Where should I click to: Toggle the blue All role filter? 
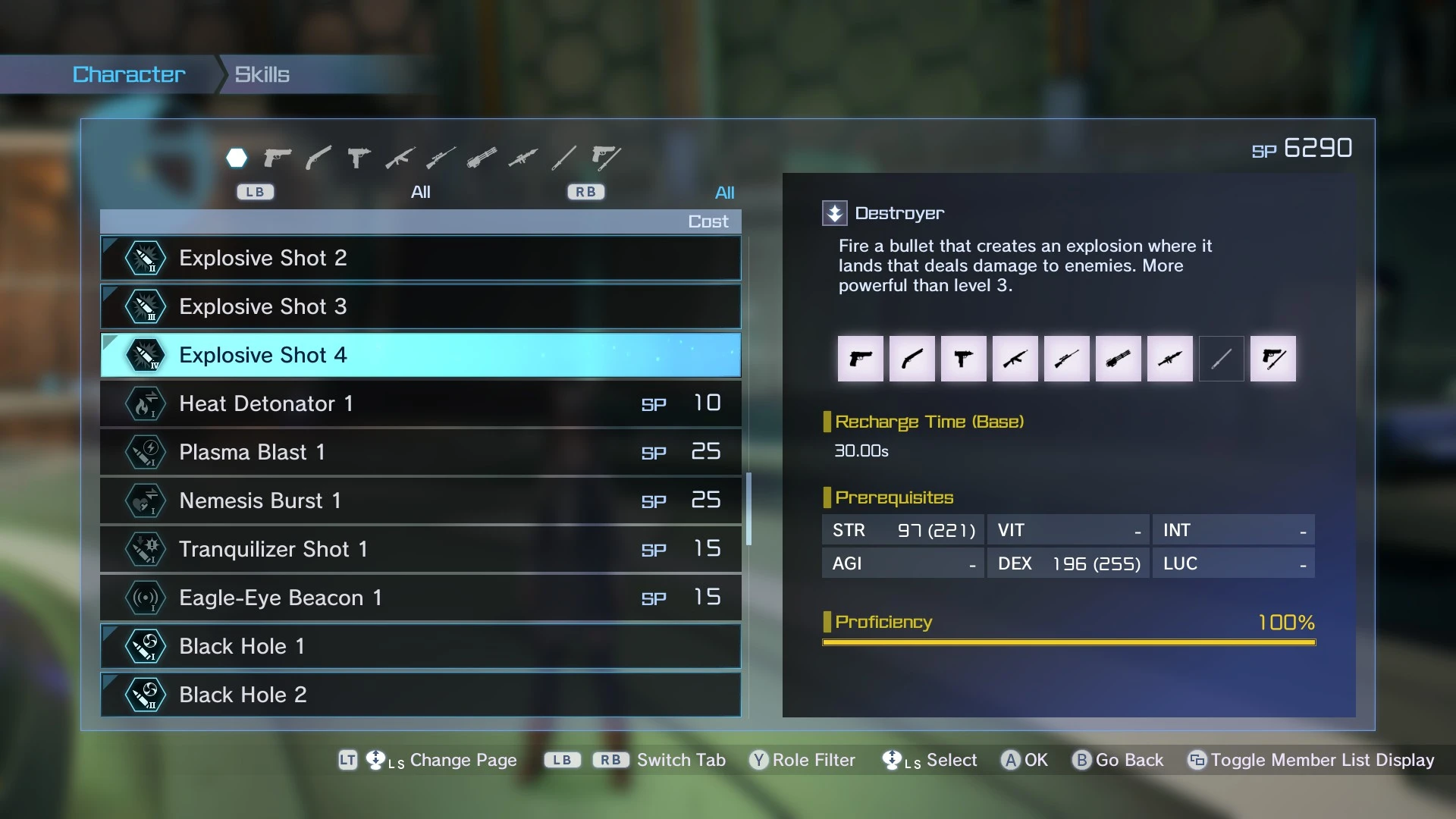(724, 193)
